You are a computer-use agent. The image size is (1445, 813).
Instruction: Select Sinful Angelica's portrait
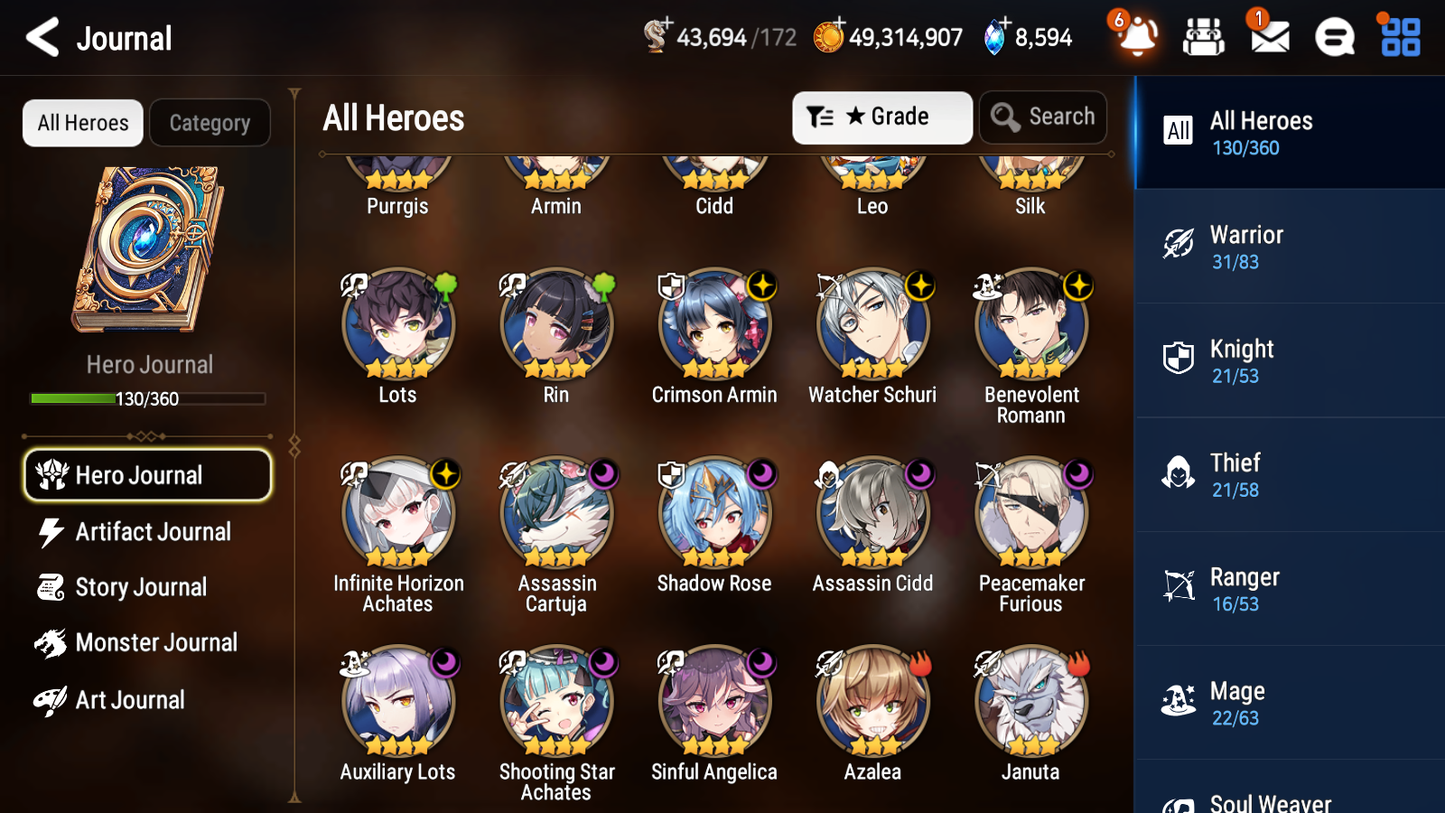(x=714, y=701)
